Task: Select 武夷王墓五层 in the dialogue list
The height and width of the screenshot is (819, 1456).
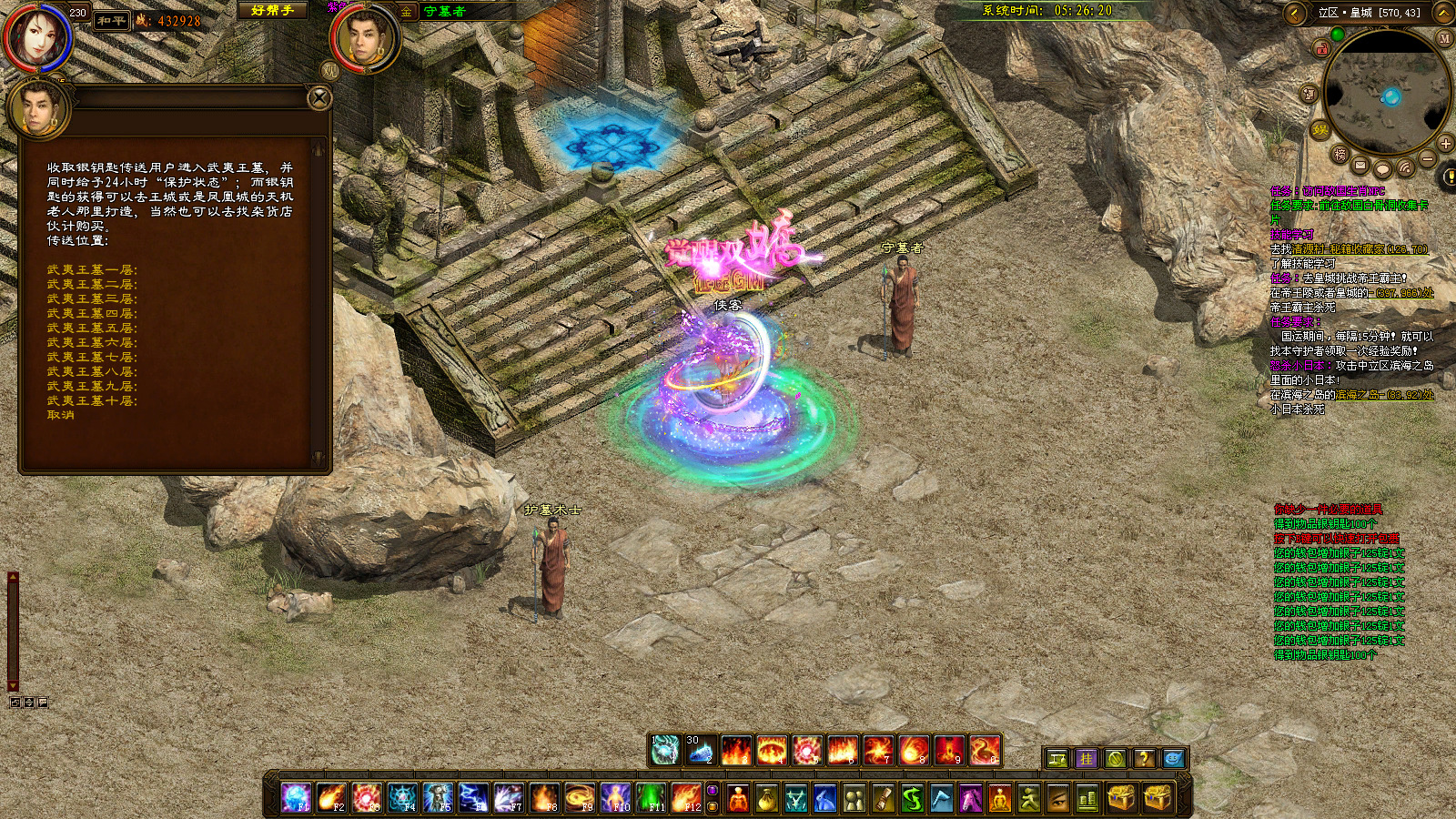Action: [92, 329]
